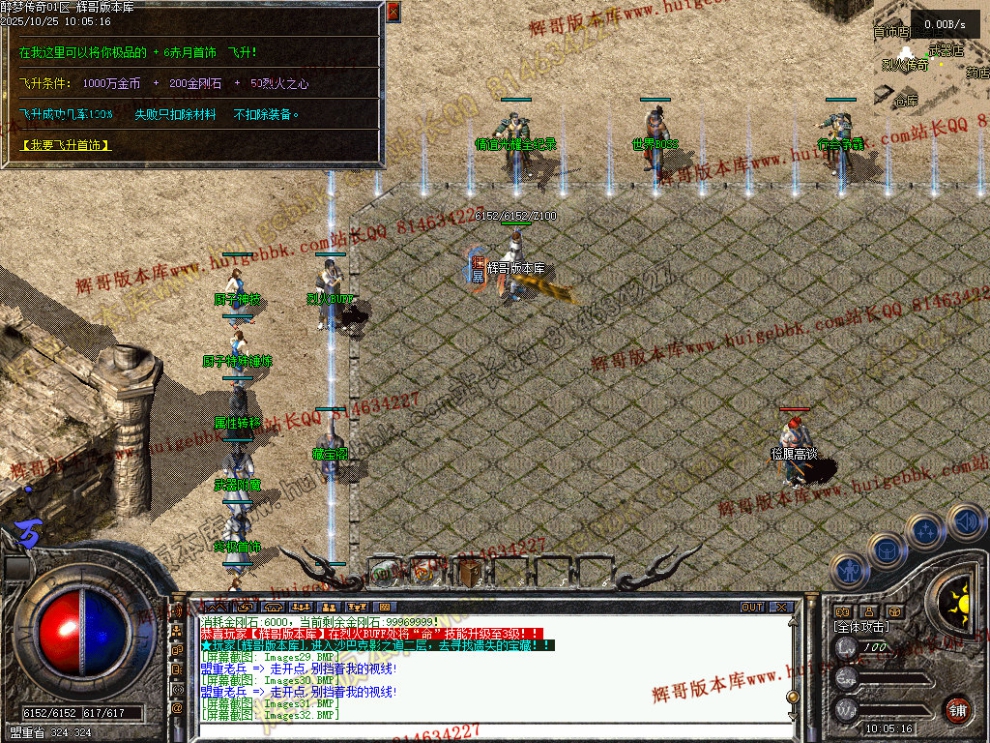Close the NPC dialogue panel
Viewport: 990px width, 743px height.
click(x=393, y=11)
